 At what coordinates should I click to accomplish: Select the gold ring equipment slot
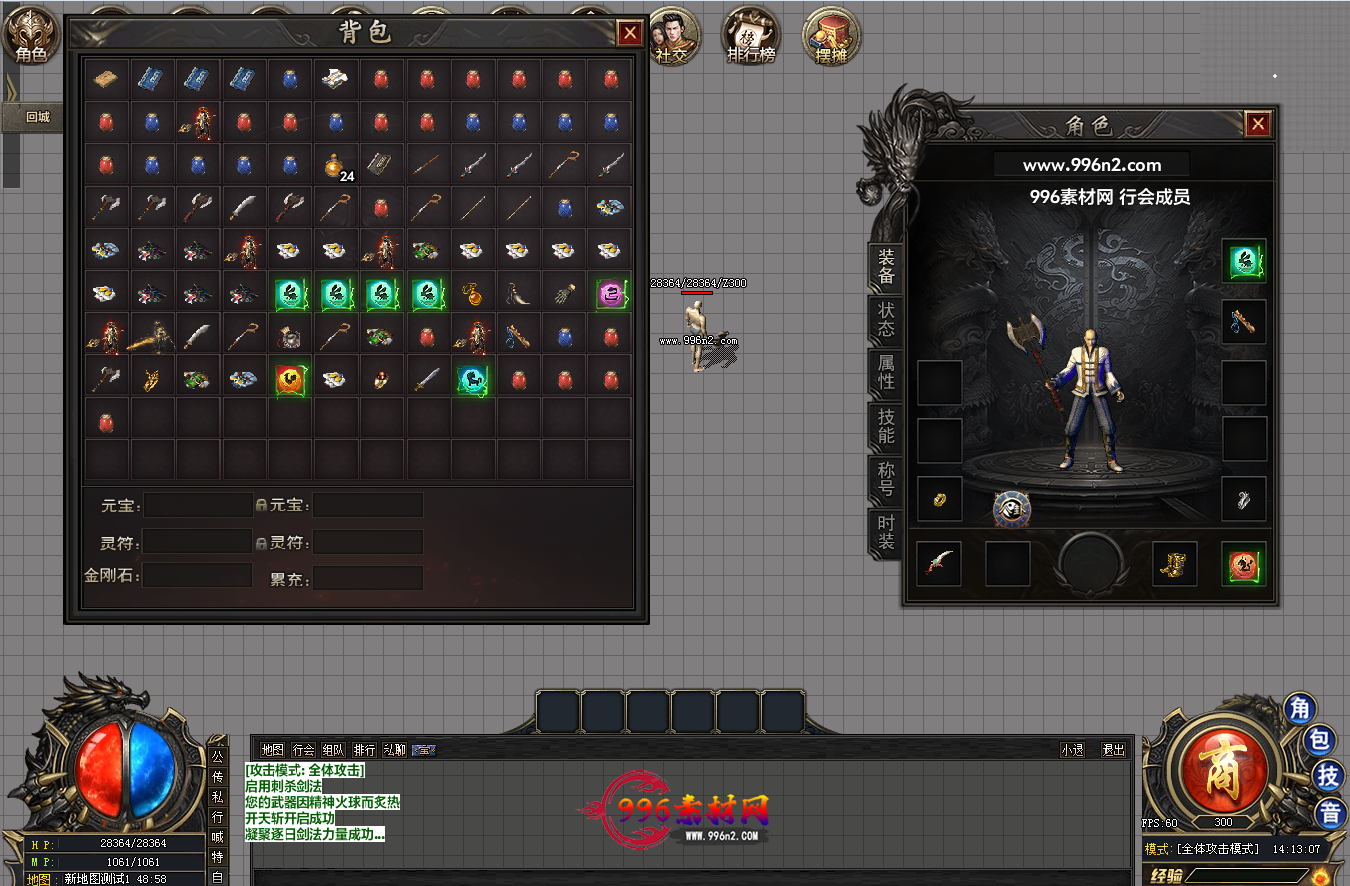tap(940, 499)
